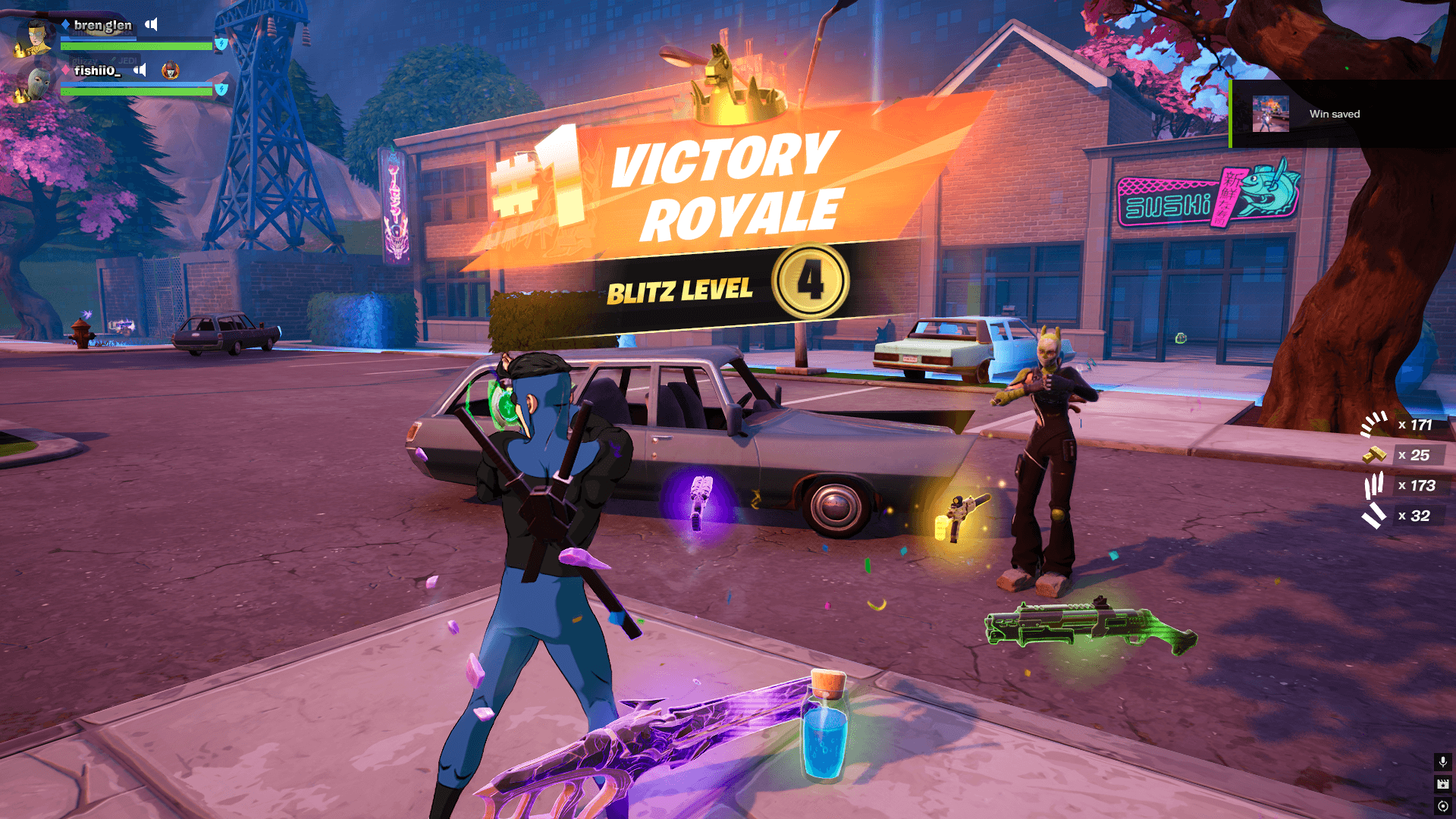Mute fishiiO_'s voice chat speaker
This screenshot has height=819, width=1456.
[x=140, y=71]
